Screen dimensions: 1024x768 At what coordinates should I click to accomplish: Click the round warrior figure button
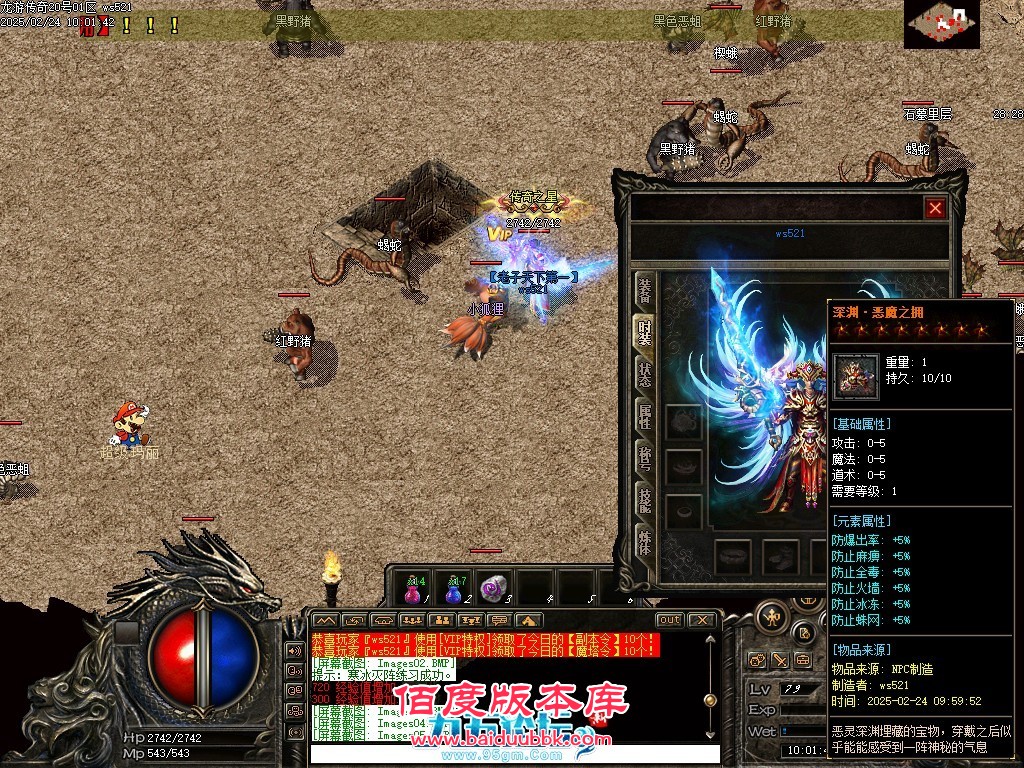click(773, 615)
